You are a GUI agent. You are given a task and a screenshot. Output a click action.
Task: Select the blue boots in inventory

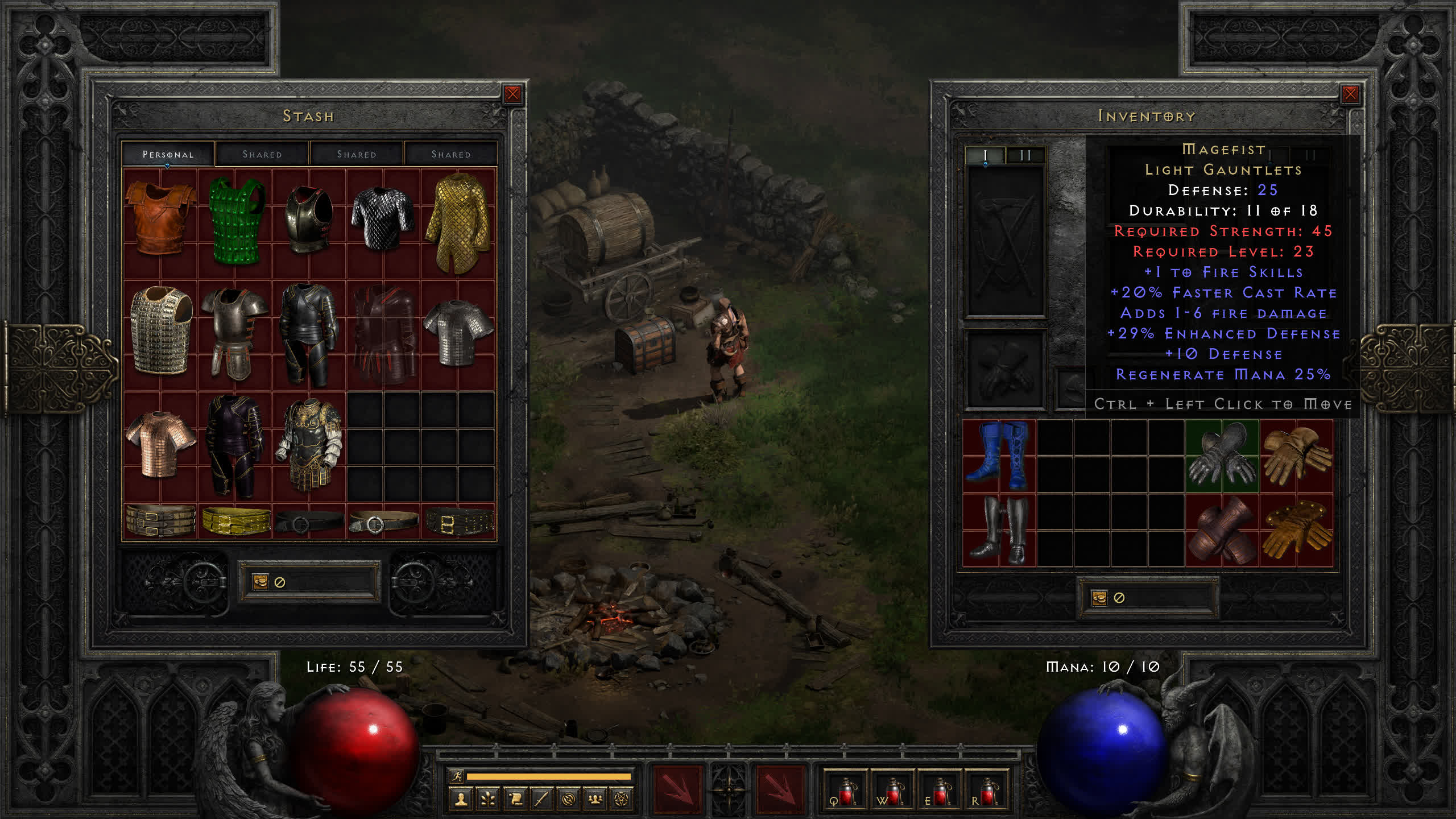point(999,456)
